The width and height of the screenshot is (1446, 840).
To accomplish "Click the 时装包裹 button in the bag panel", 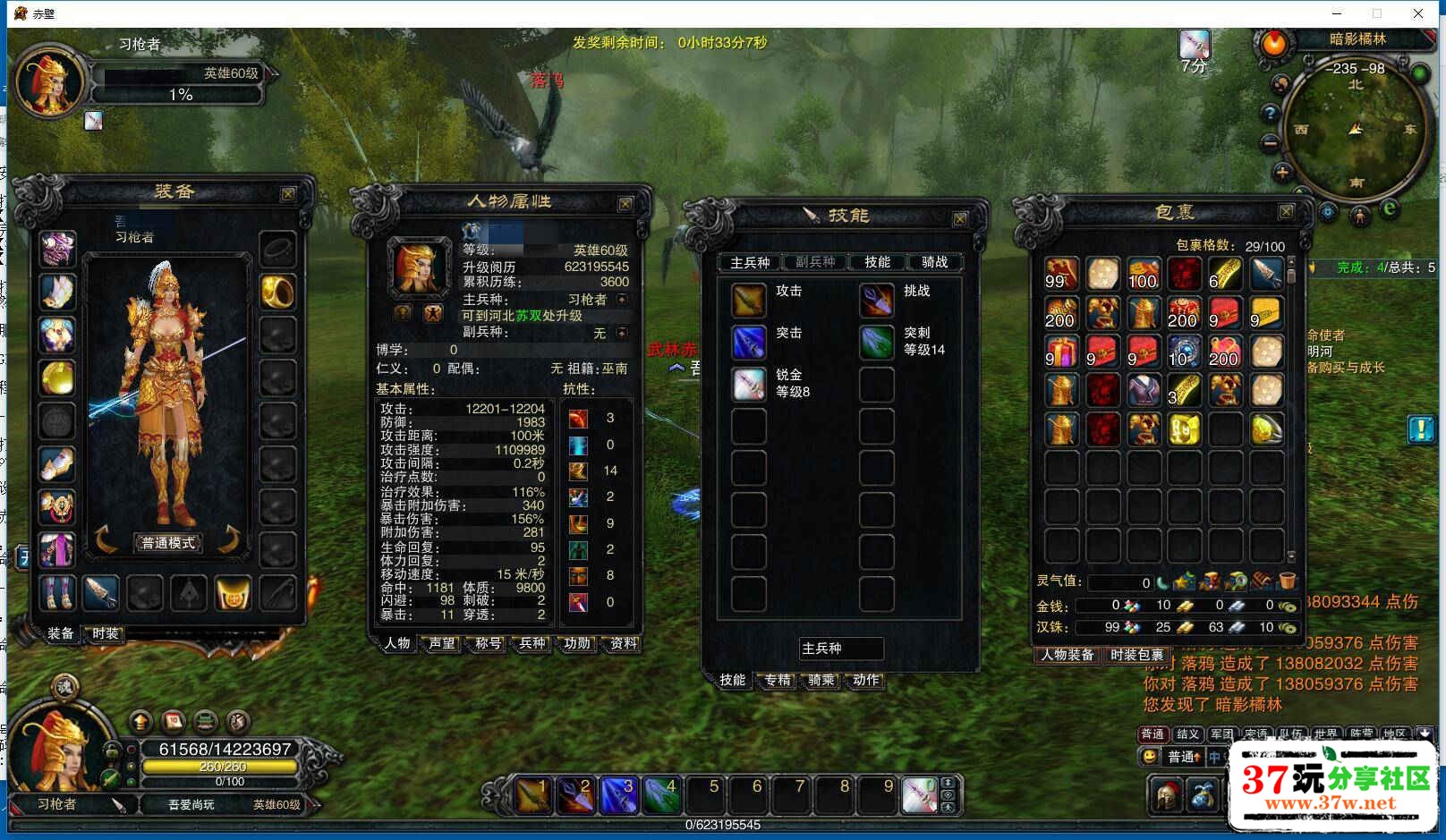I will (x=1136, y=656).
